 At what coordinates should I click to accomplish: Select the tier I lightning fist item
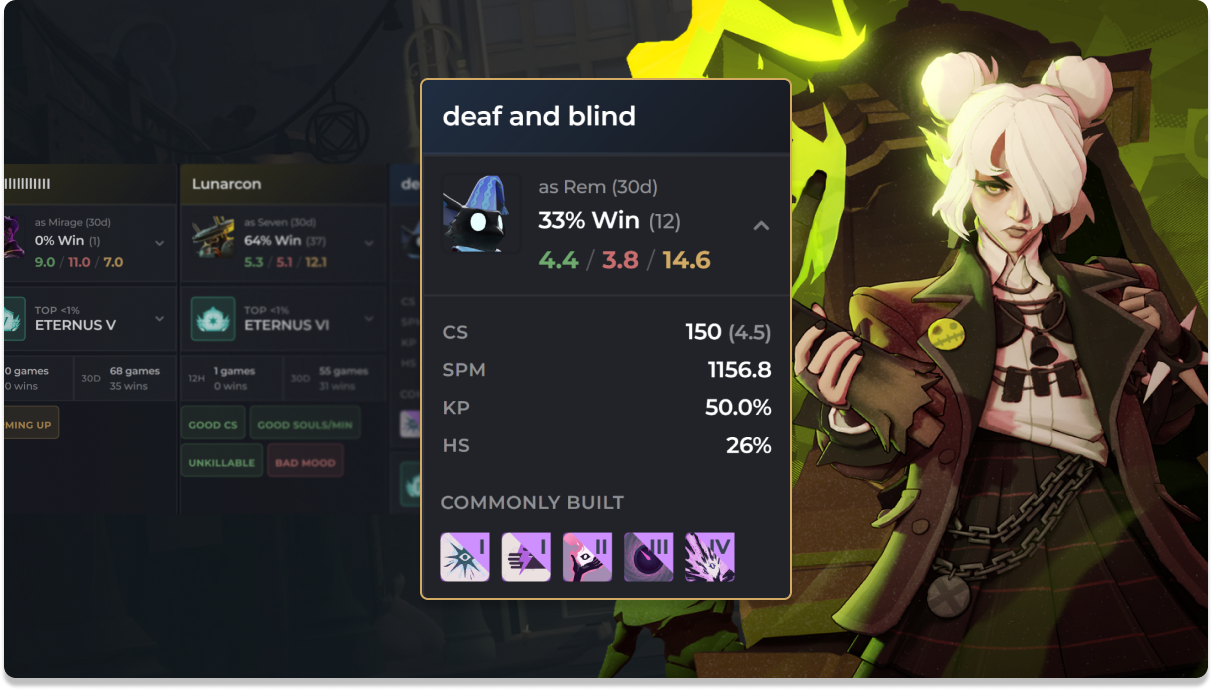tap(526, 557)
